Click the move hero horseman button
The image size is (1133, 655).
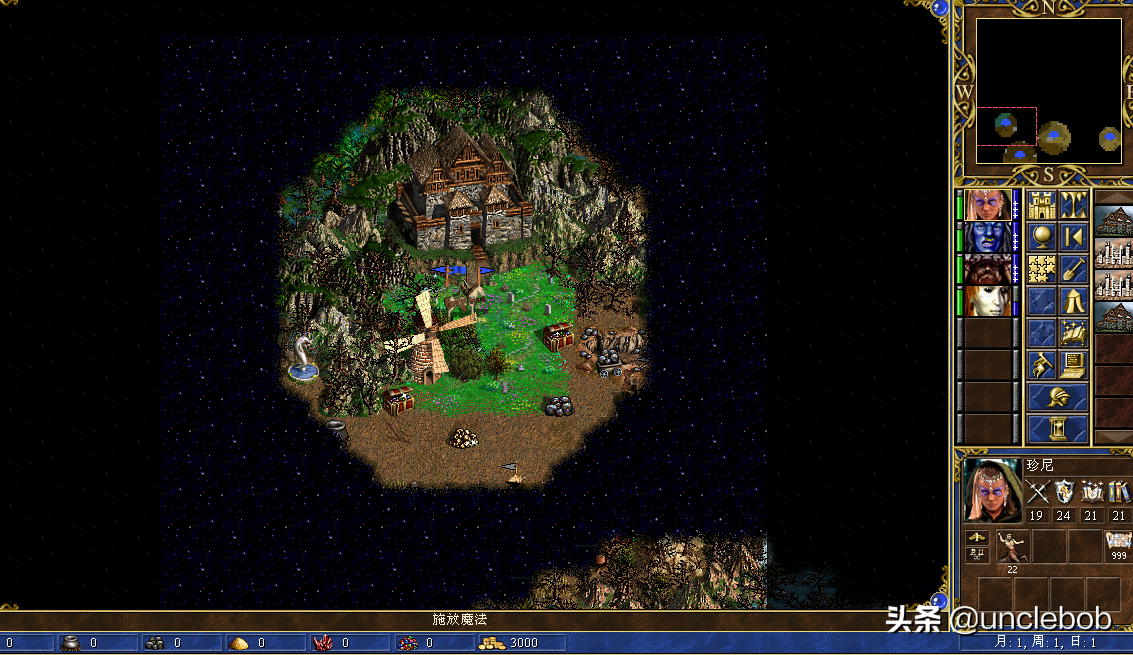(1042, 365)
